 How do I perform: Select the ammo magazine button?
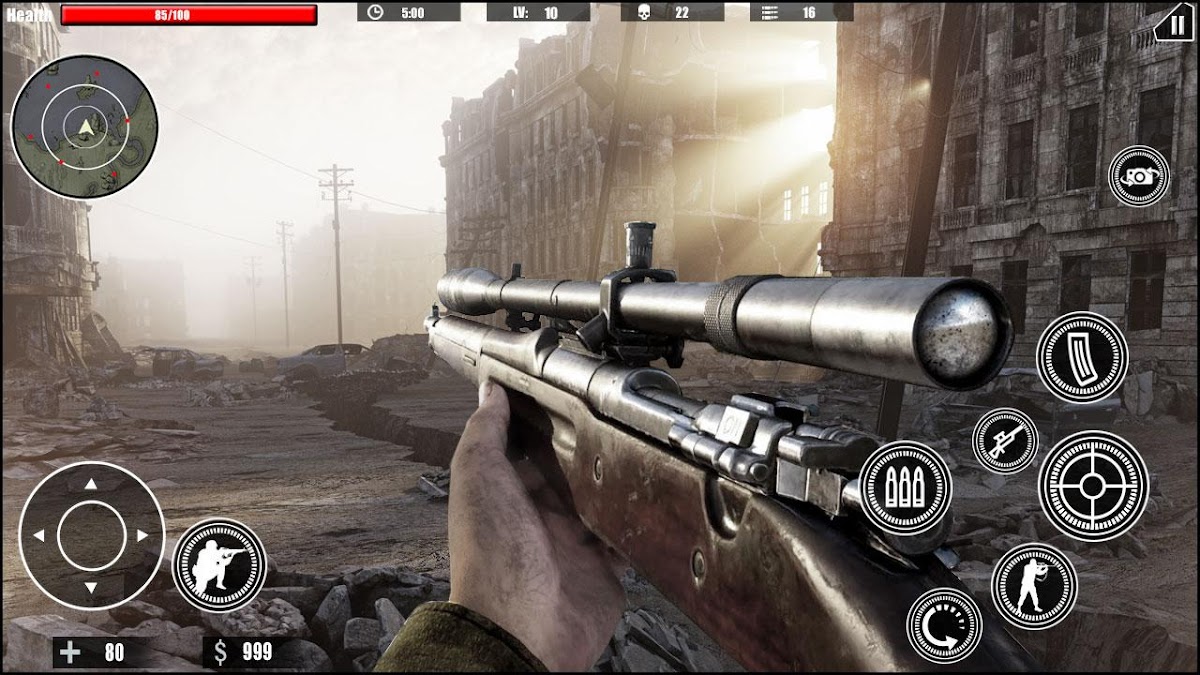tap(1082, 357)
